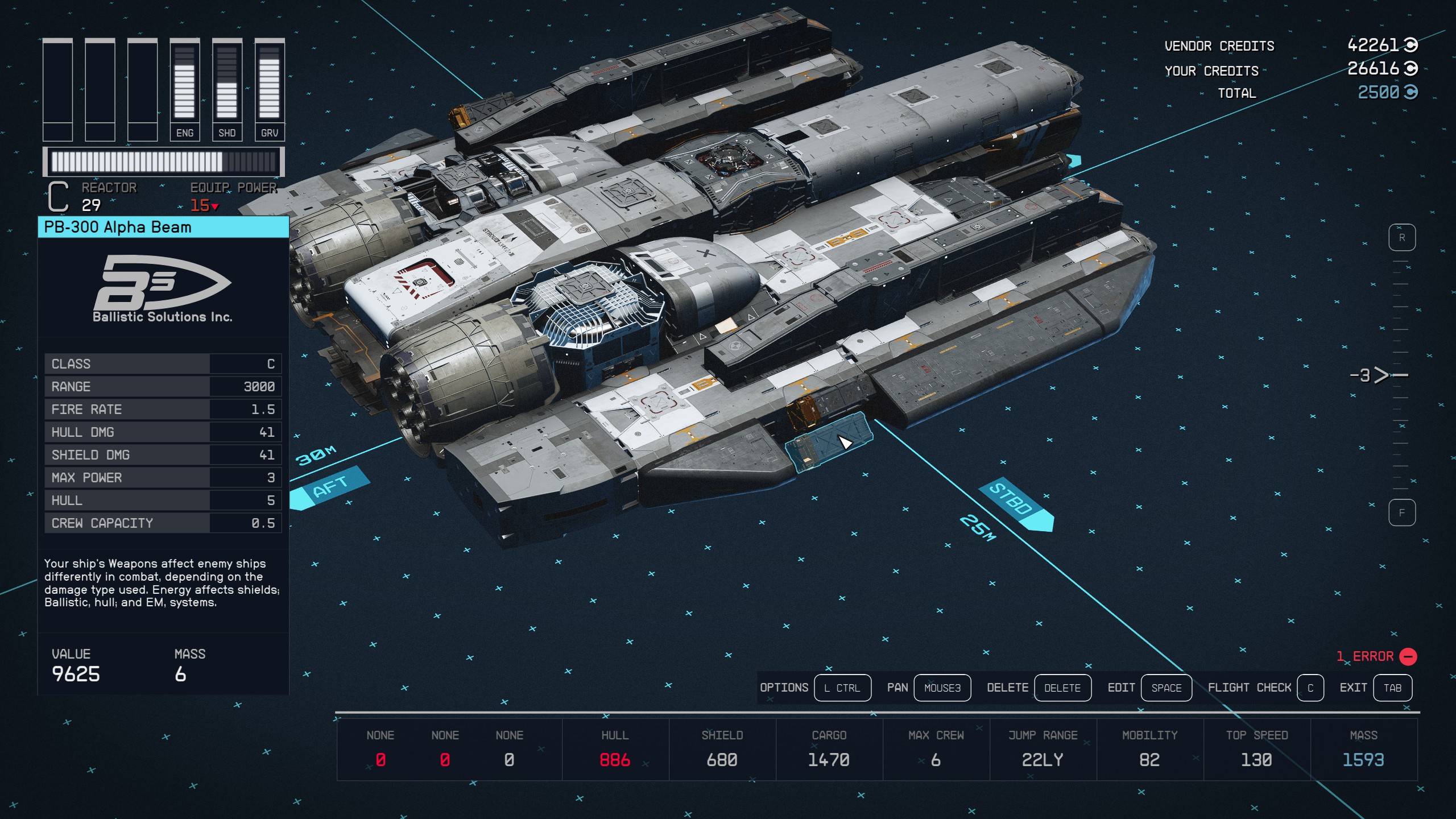Delete the selected ship module
The width and height of the screenshot is (1456, 819).
[1062, 688]
